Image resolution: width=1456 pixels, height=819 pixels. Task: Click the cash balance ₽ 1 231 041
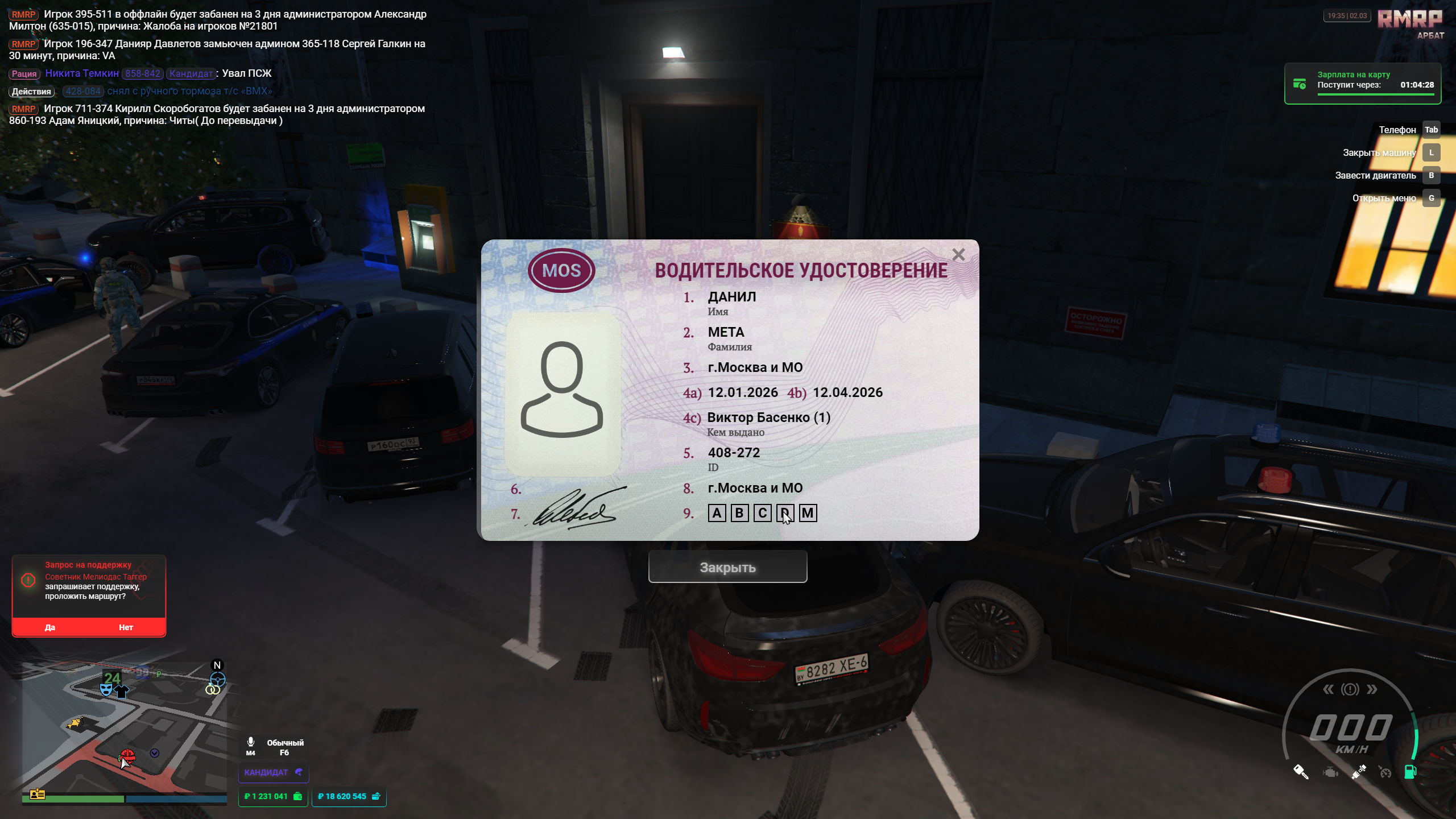coord(273,796)
